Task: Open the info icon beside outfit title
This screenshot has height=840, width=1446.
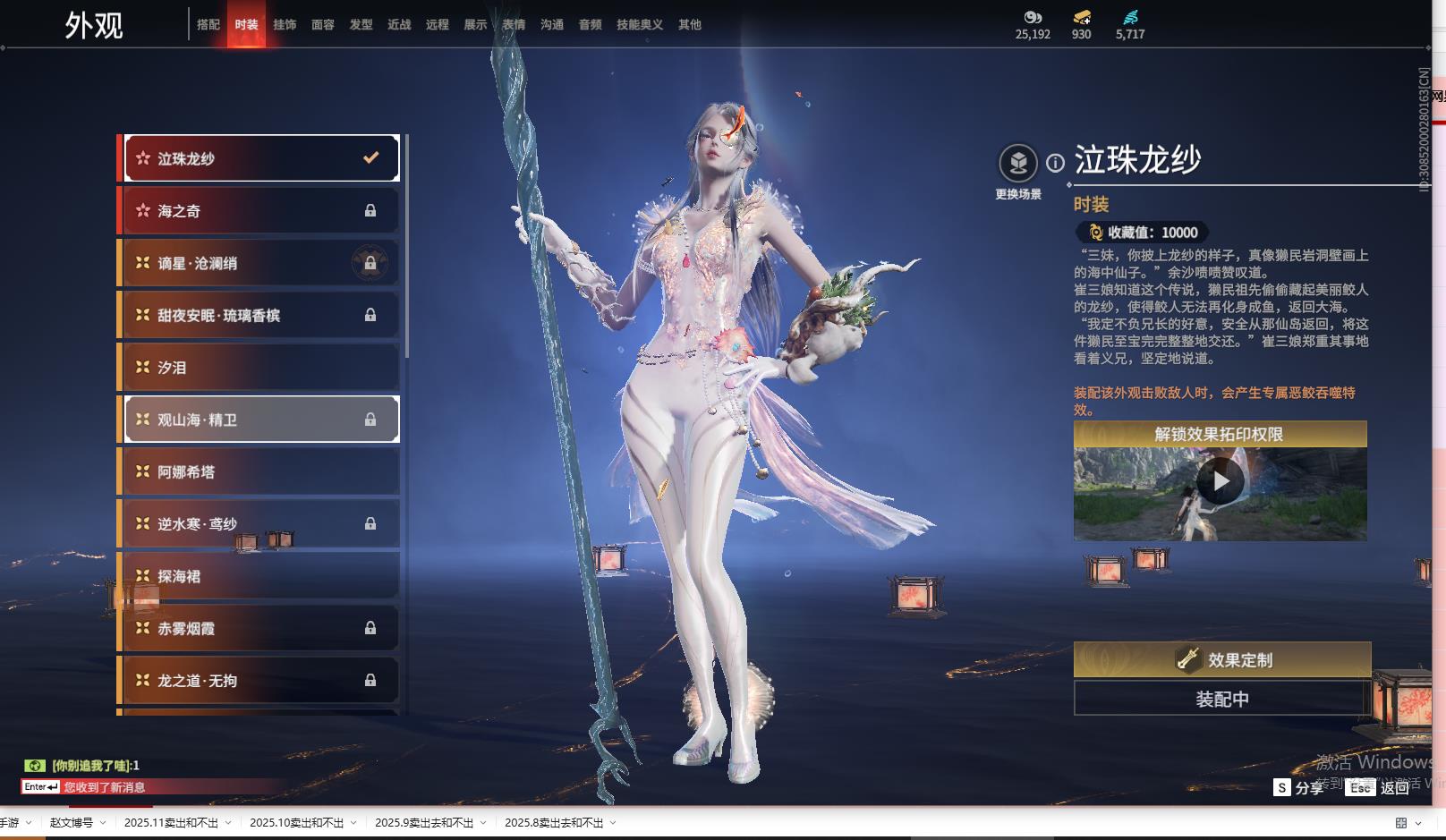Action: [1056, 163]
